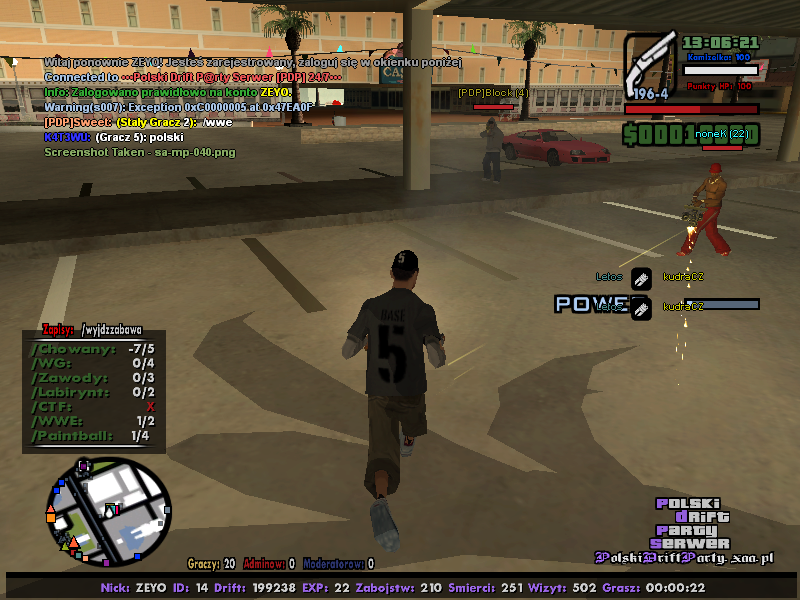Click the Screenshot Taken chat message
This screenshot has width=800, height=600.
tap(140, 152)
